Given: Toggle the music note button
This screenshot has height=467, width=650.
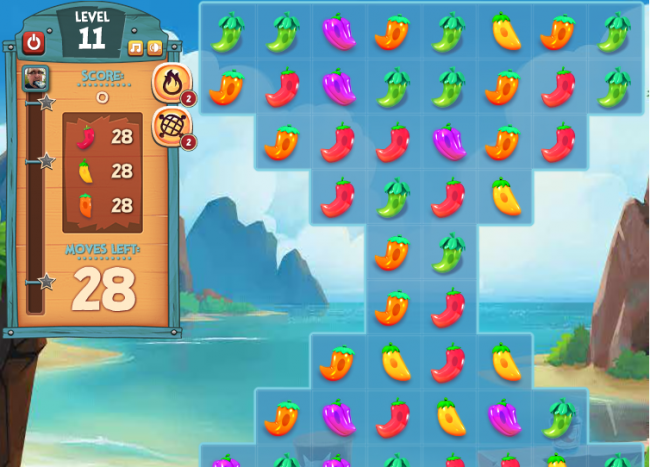Looking at the screenshot, I should pos(136,47).
